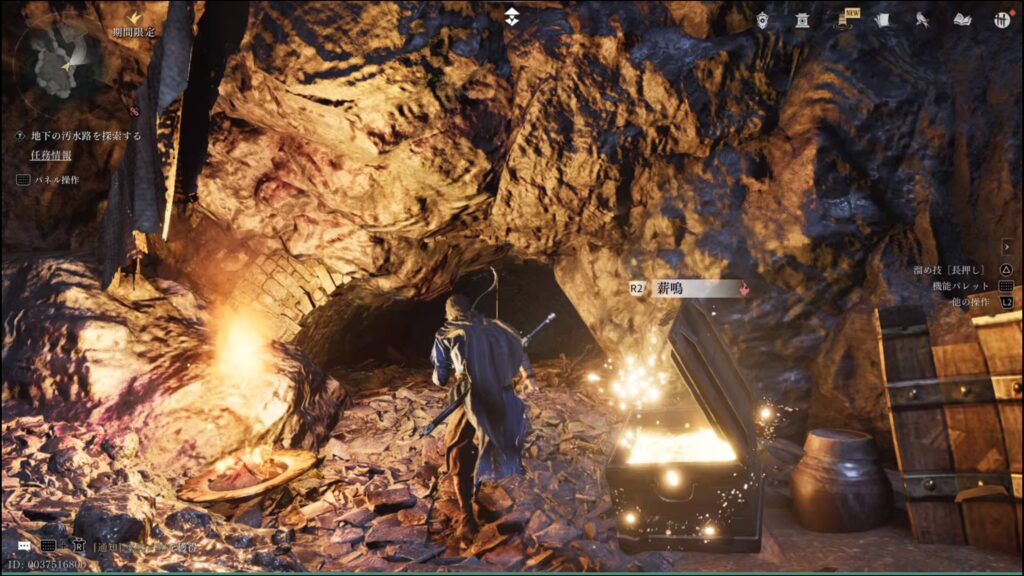
Task: Open the shrine building icon menu
Action: click(802, 19)
